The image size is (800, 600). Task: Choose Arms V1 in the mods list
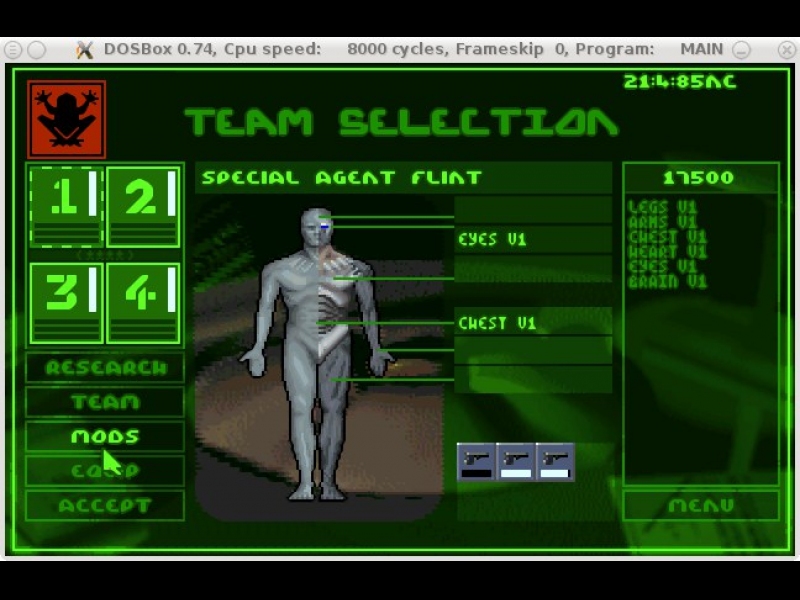[x=662, y=222]
